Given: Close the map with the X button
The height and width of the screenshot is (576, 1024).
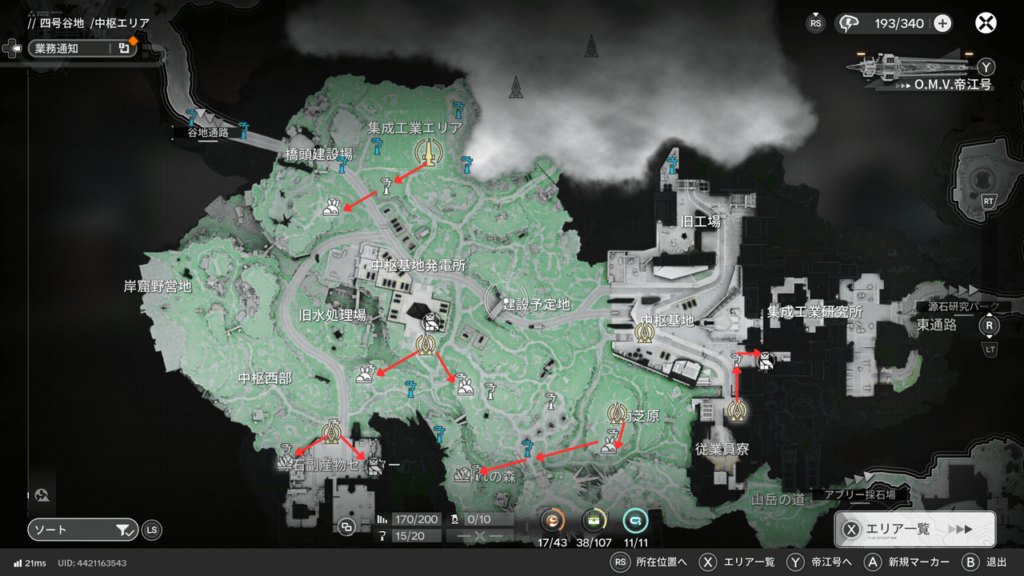Looking at the screenshot, I should tap(986, 23).
